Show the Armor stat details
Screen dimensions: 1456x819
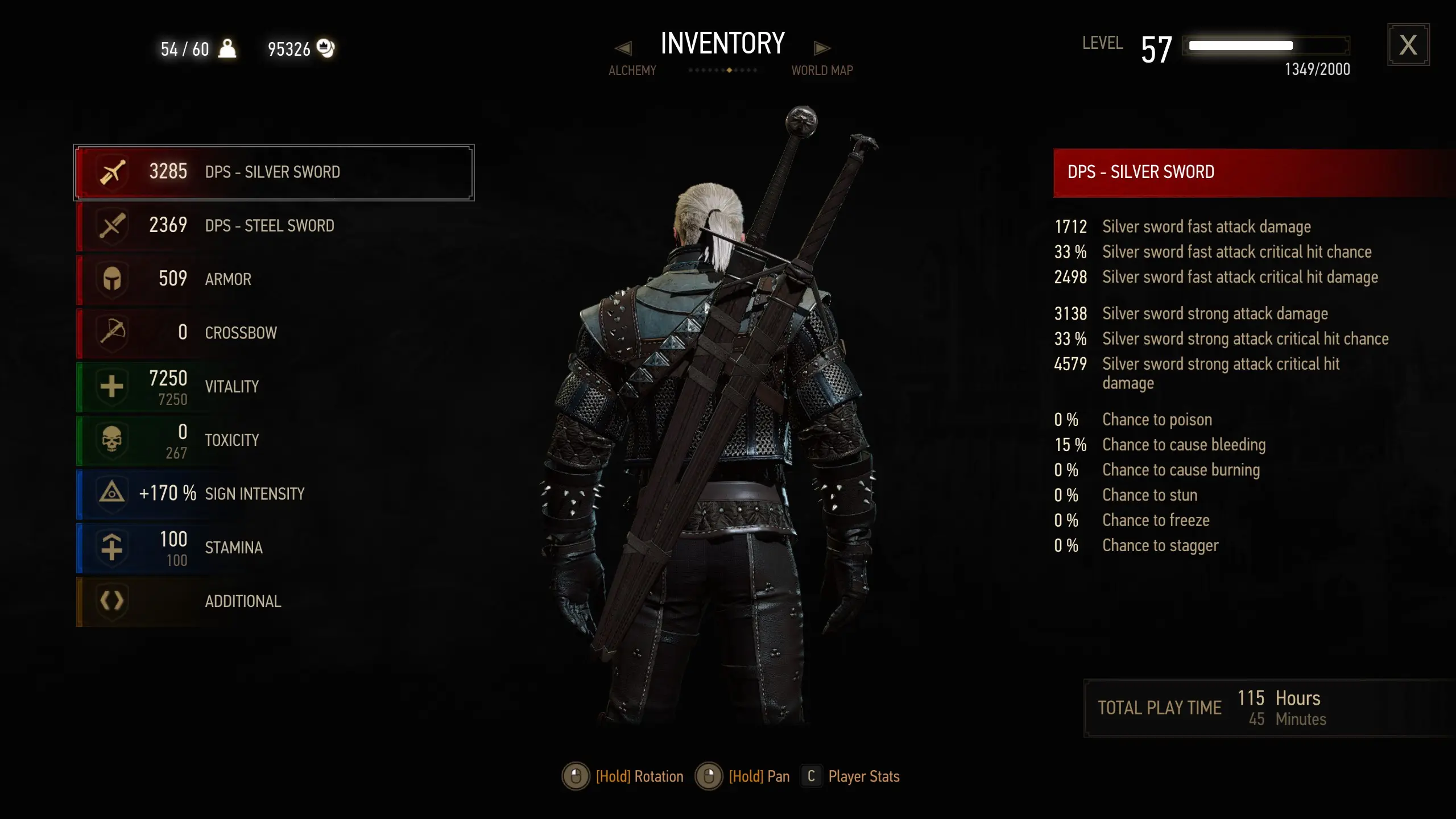point(273,279)
